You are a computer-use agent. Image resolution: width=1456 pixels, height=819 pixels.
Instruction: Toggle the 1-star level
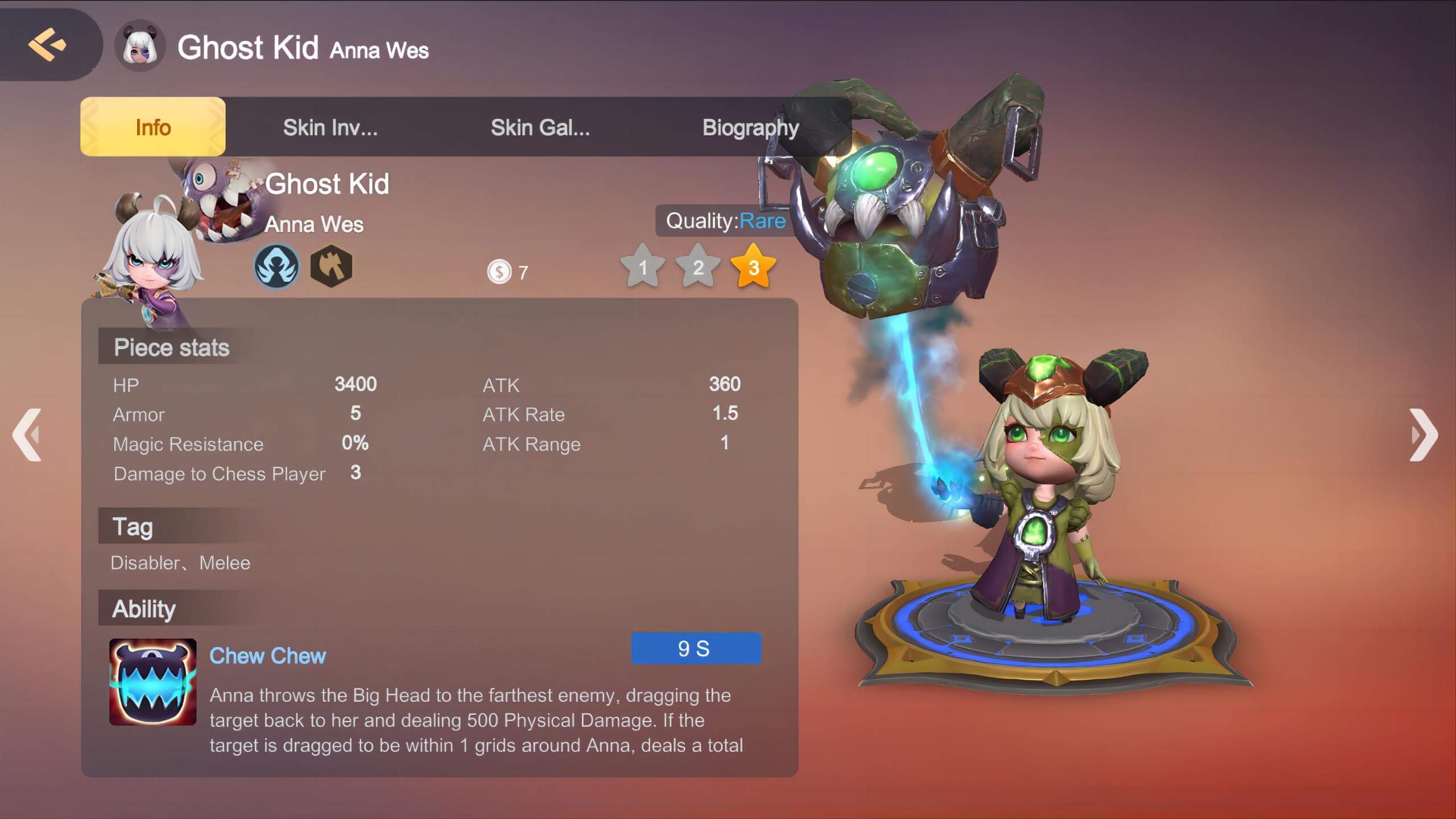coord(642,267)
